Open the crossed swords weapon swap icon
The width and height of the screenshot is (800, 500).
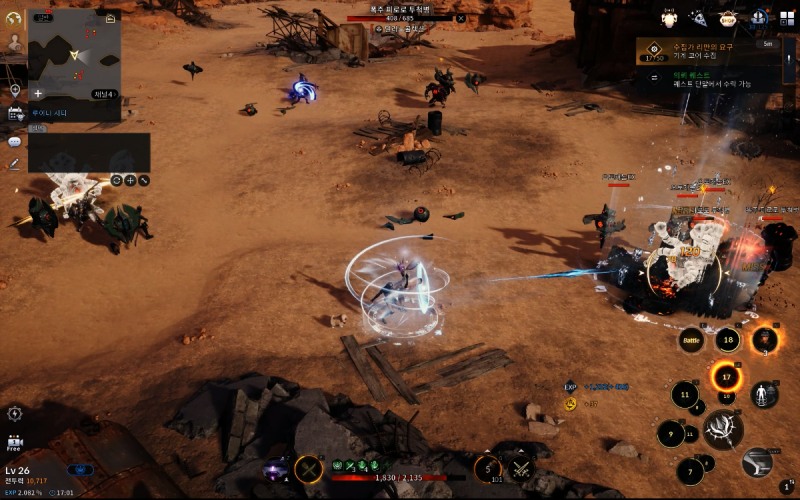[520, 468]
